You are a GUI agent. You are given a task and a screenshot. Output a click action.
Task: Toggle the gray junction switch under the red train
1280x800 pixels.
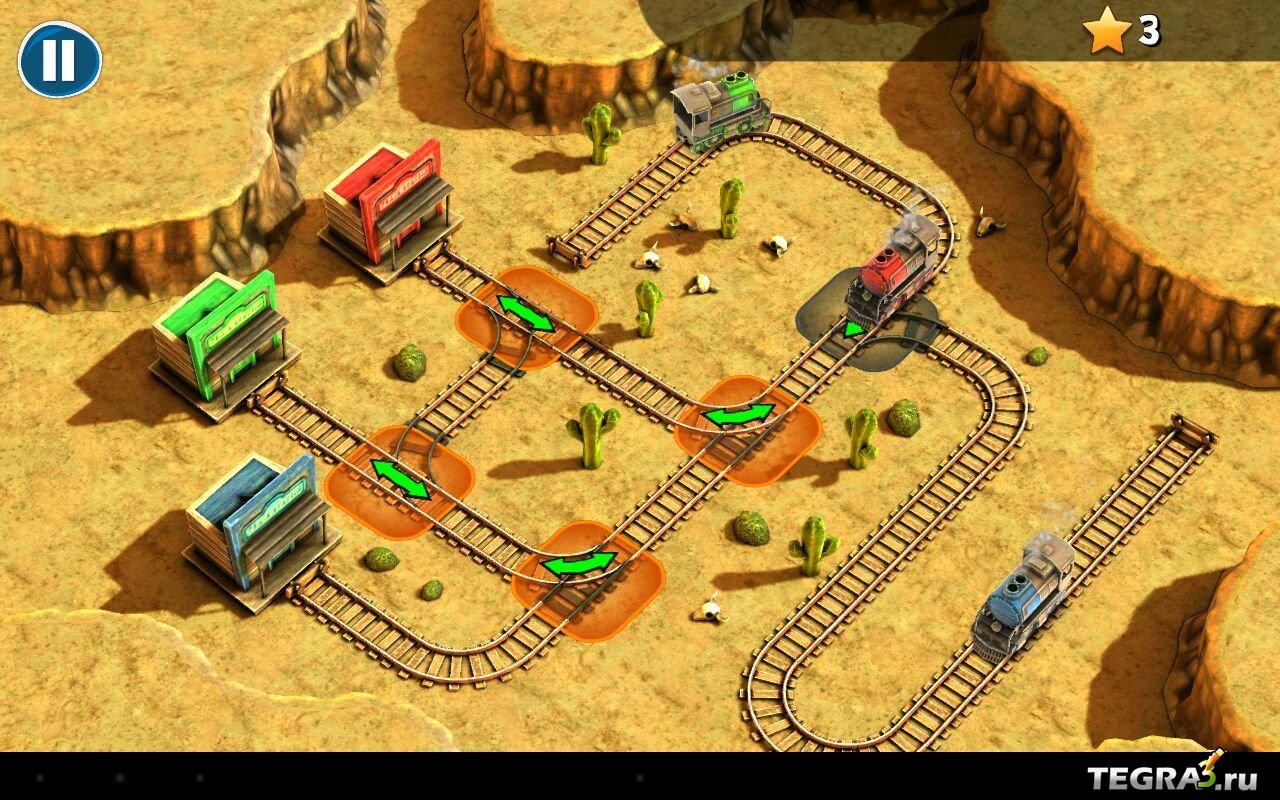853,329
